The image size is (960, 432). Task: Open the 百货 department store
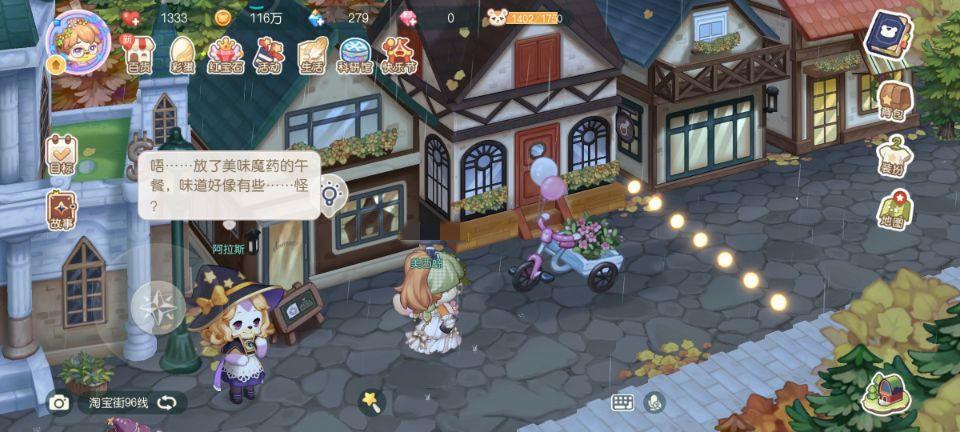(x=139, y=54)
